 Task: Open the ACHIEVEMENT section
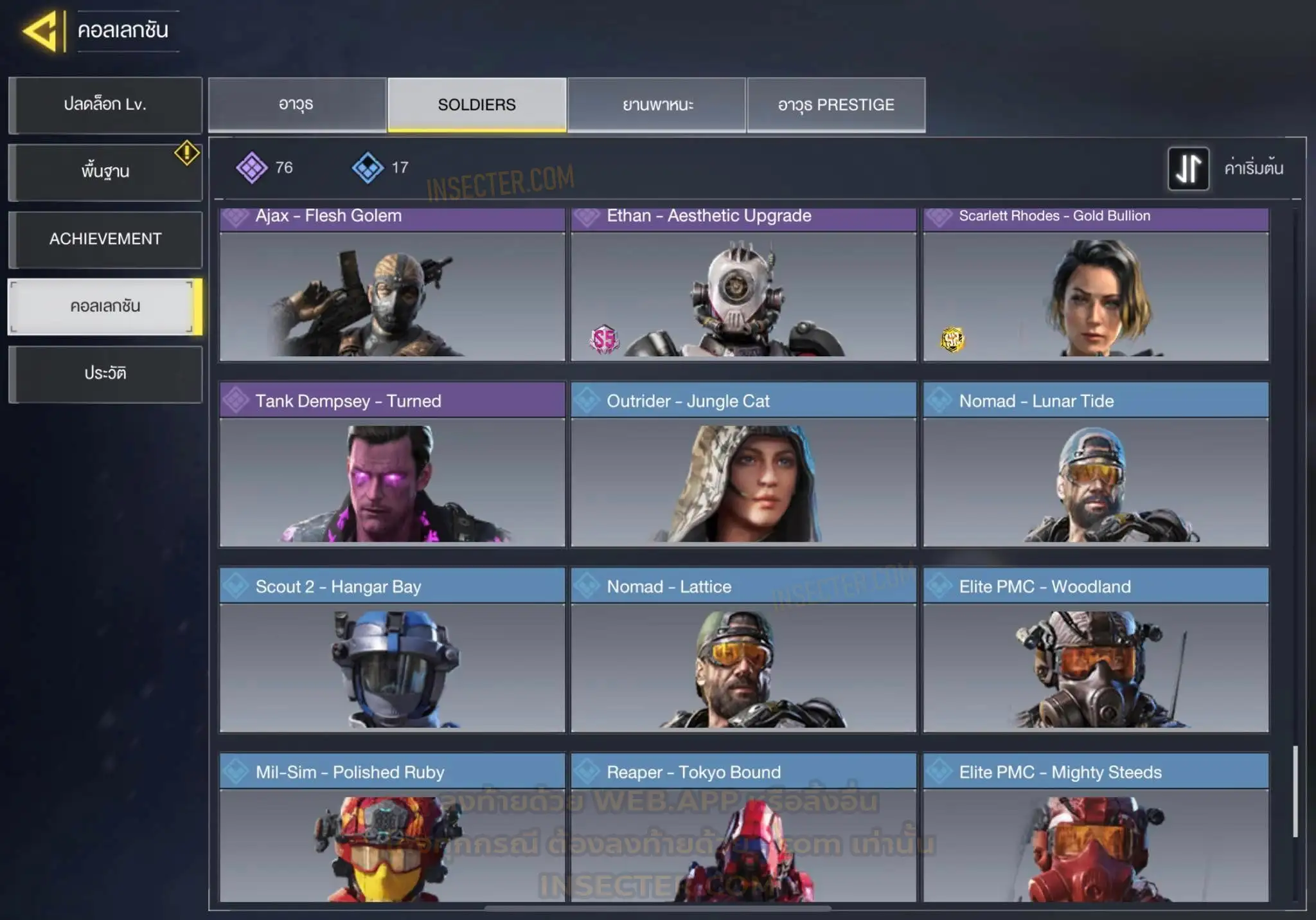[x=105, y=239]
